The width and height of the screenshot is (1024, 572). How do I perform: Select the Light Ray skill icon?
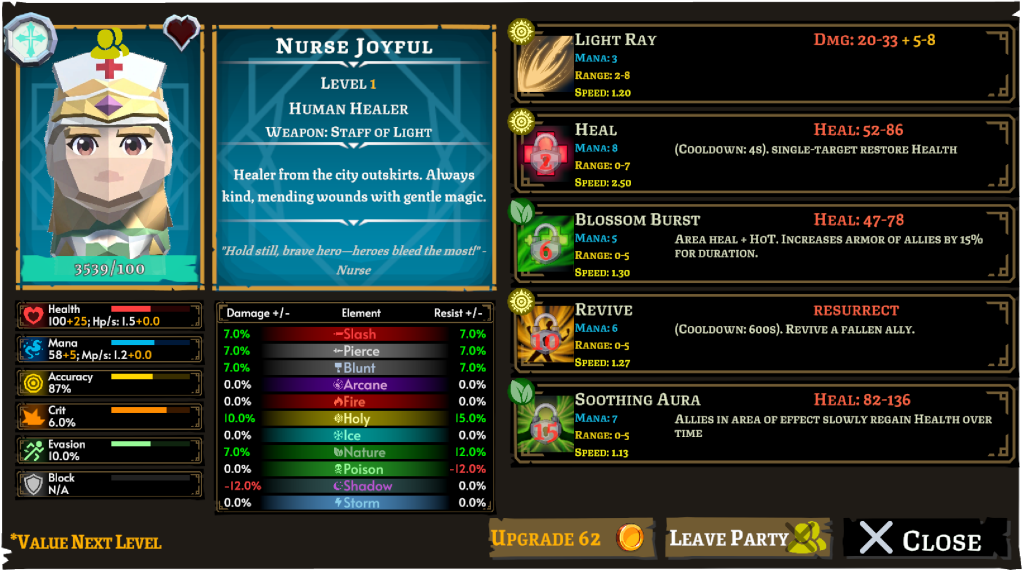click(x=544, y=65)
